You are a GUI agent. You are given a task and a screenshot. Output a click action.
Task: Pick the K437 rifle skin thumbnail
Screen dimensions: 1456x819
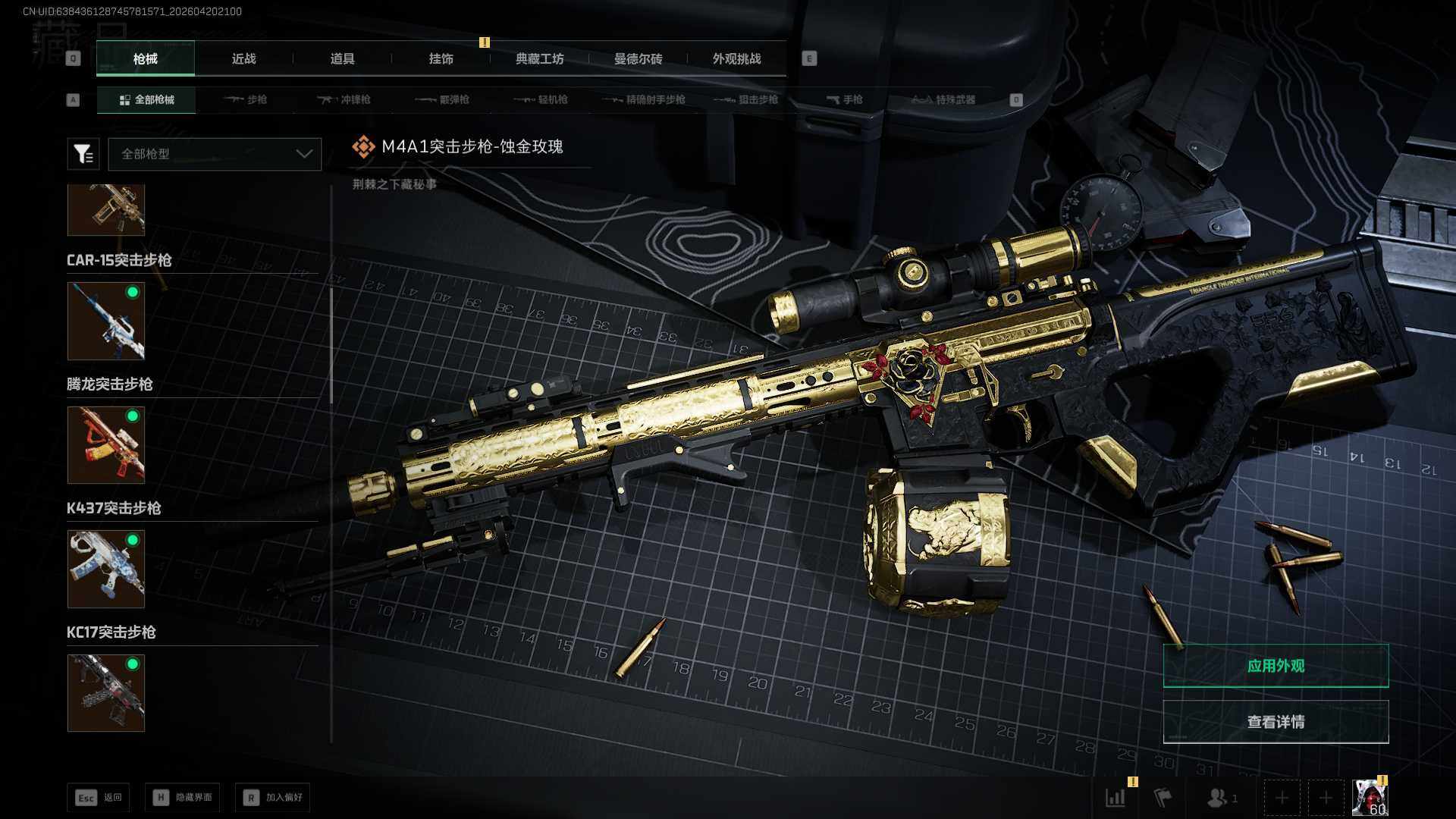106,569
